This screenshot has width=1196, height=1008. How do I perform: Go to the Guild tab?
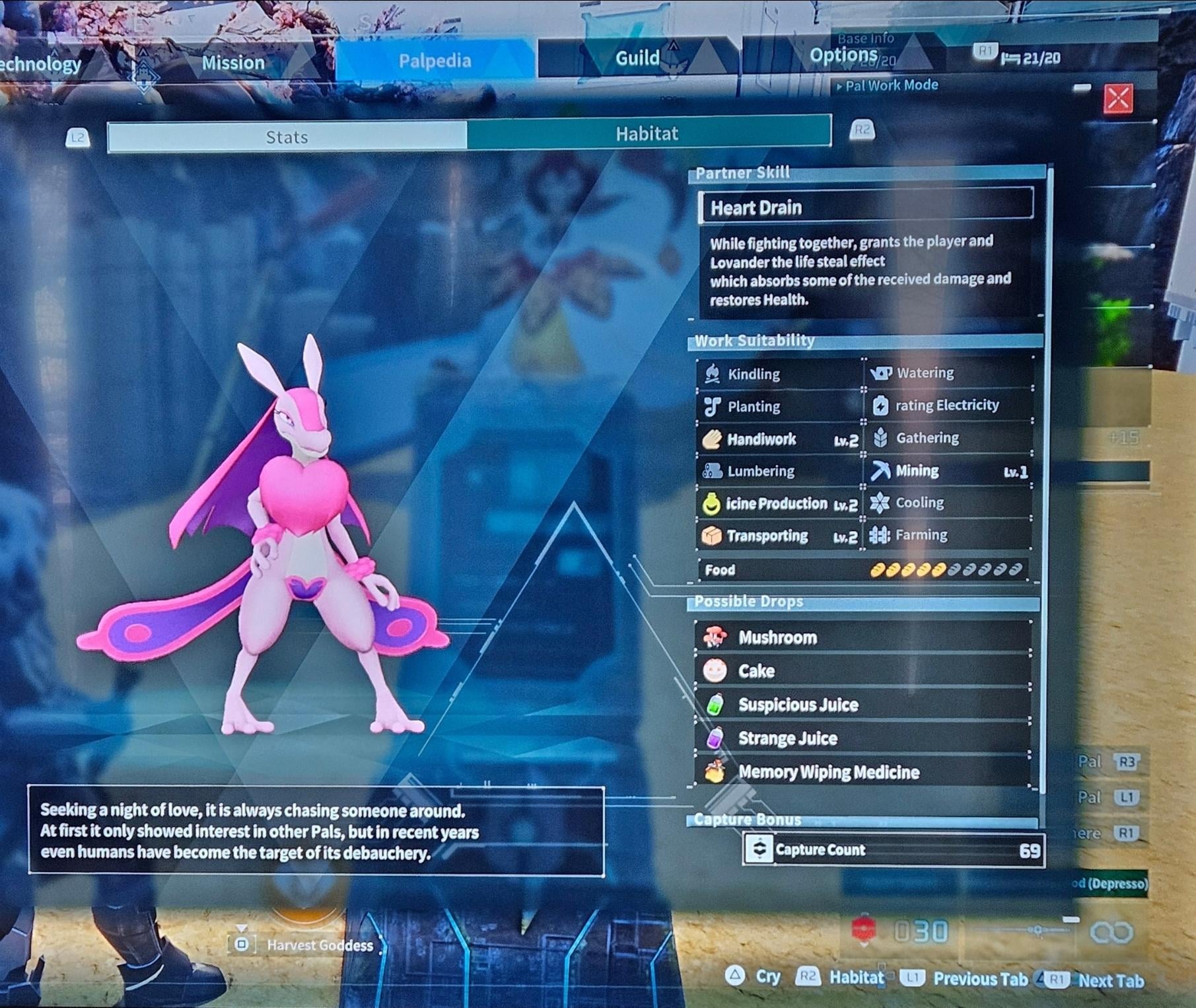pyautogui.click(x=637, y=58)
